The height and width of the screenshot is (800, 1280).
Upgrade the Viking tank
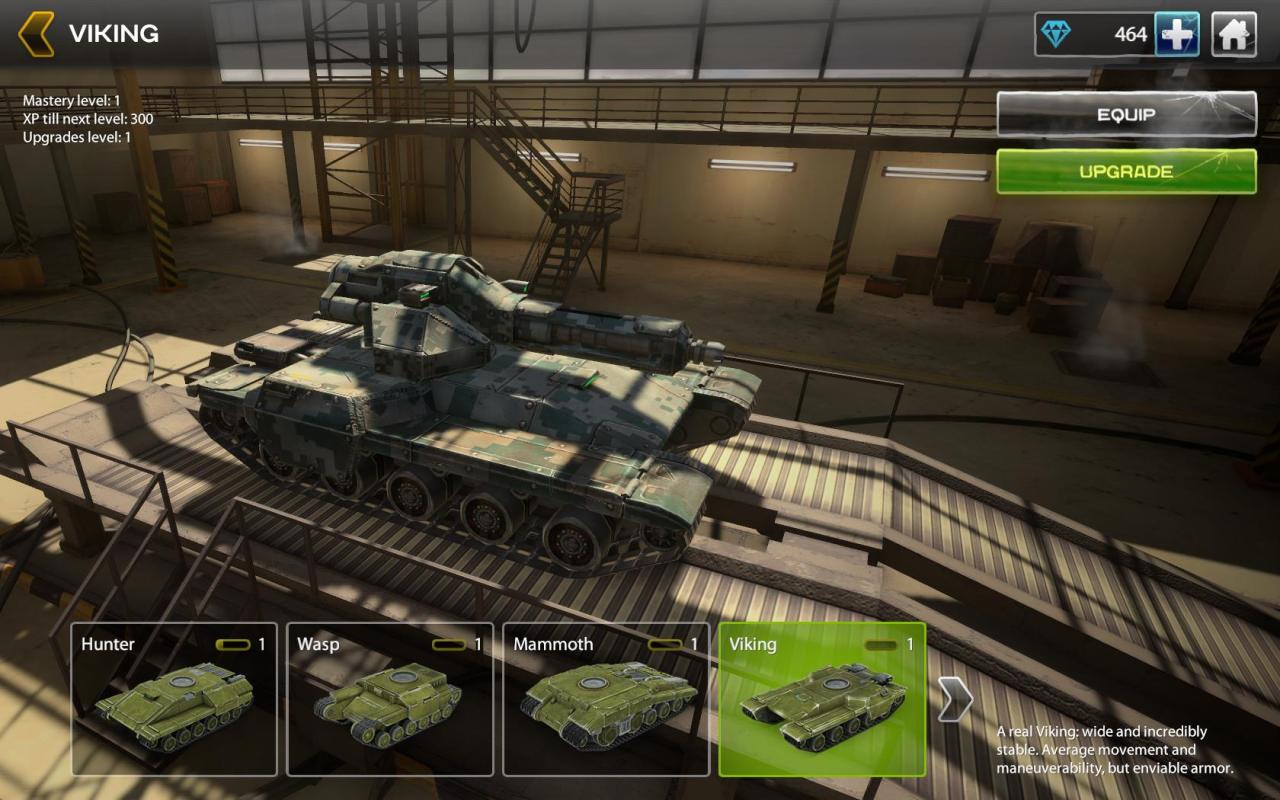coord(1126,171)
